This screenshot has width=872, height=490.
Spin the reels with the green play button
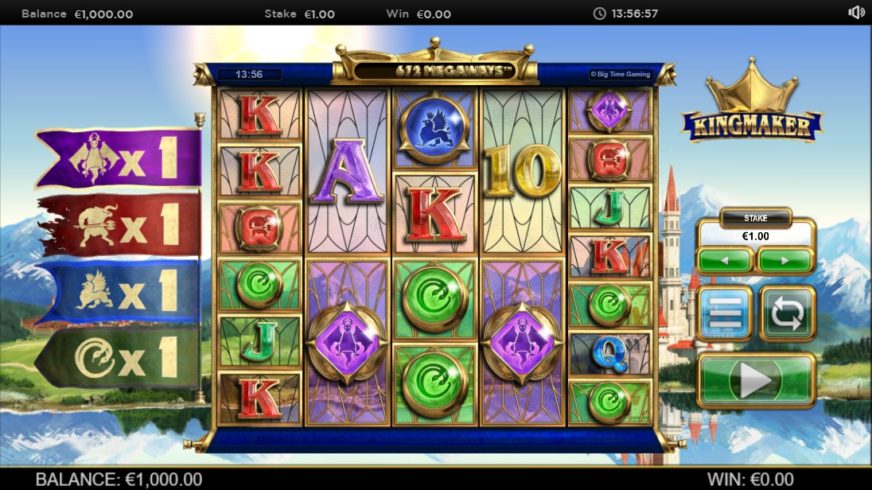tap(756, 380)
